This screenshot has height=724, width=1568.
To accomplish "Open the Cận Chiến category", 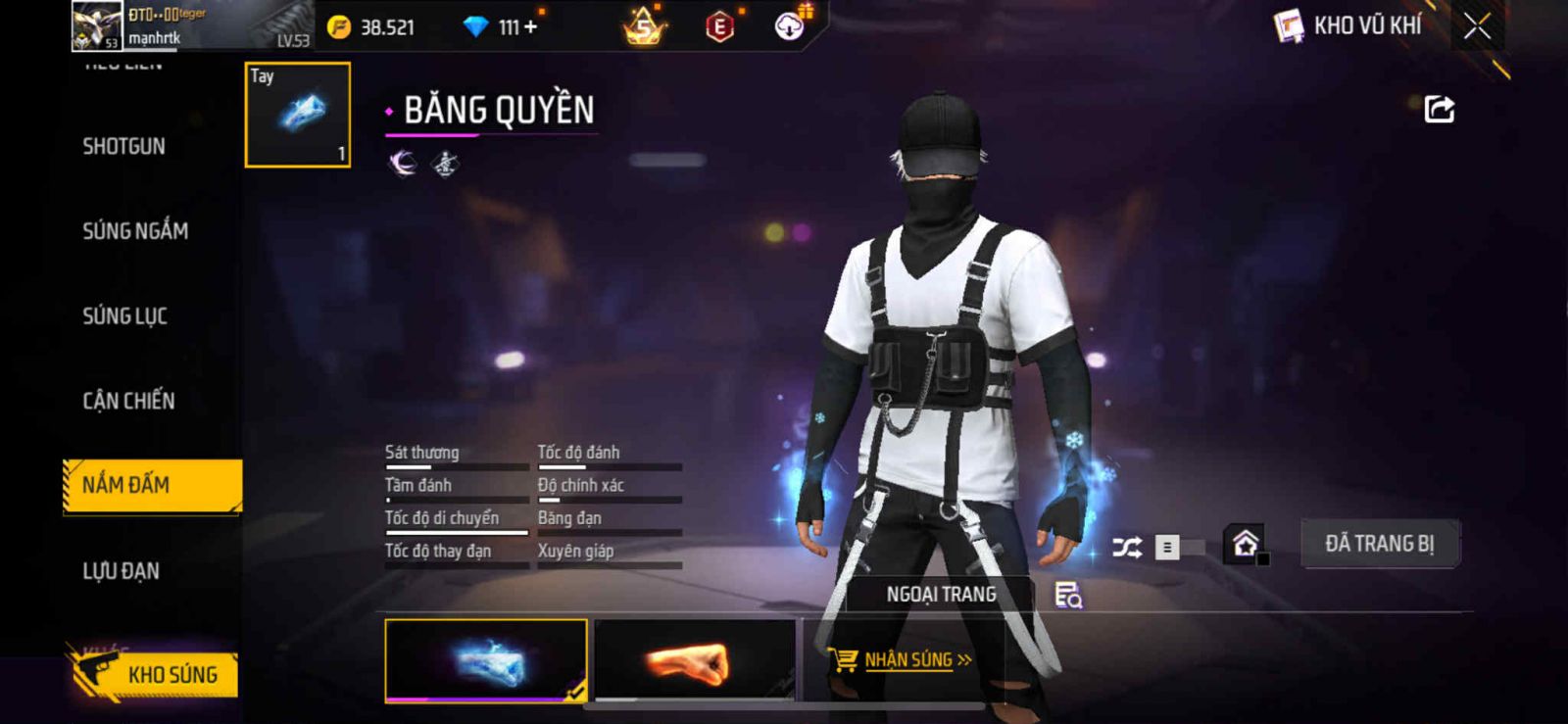I will pyautogui.click(x=128, y=401).
